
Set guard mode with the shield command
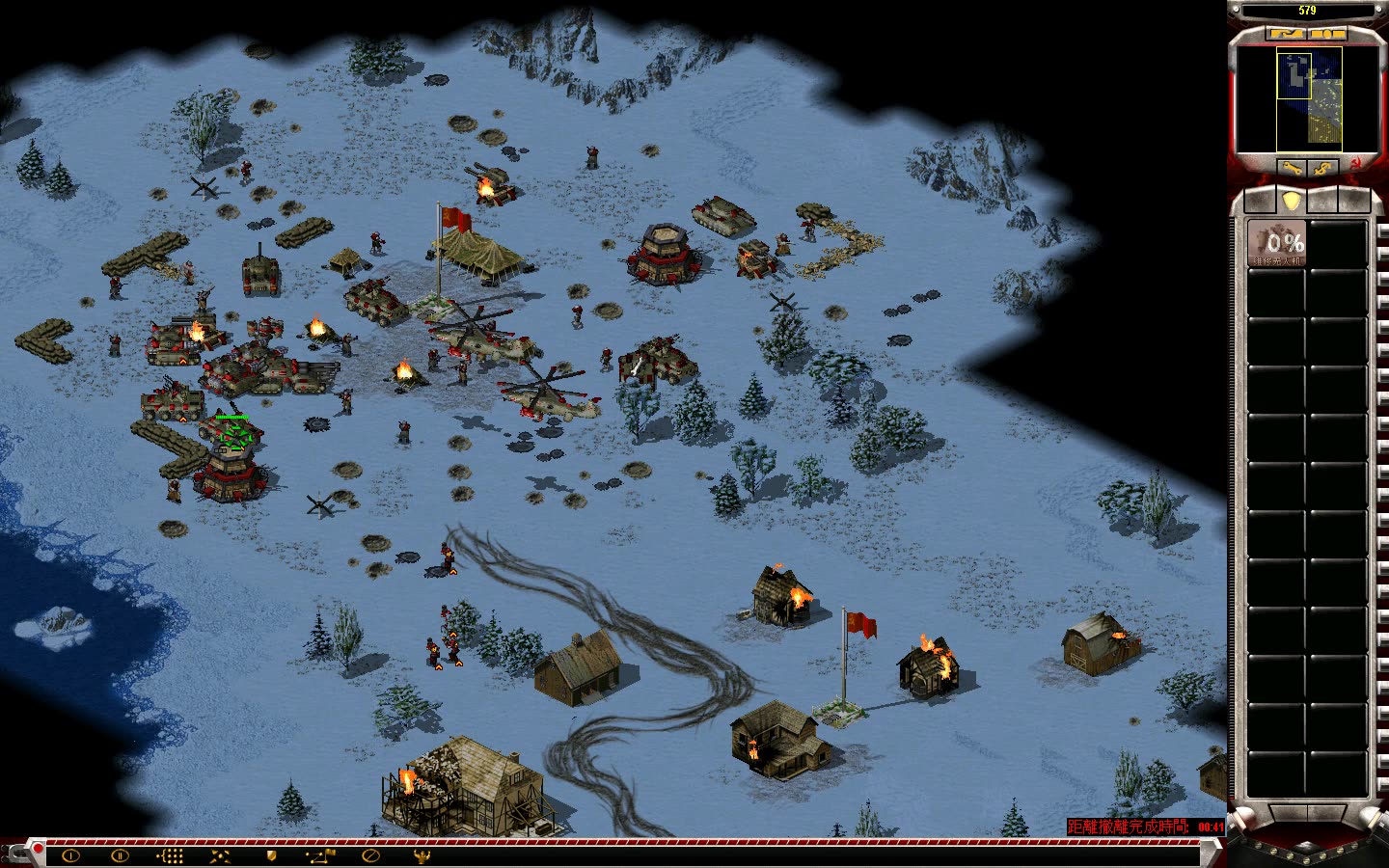pyautogui.click(x=271, y=855)
